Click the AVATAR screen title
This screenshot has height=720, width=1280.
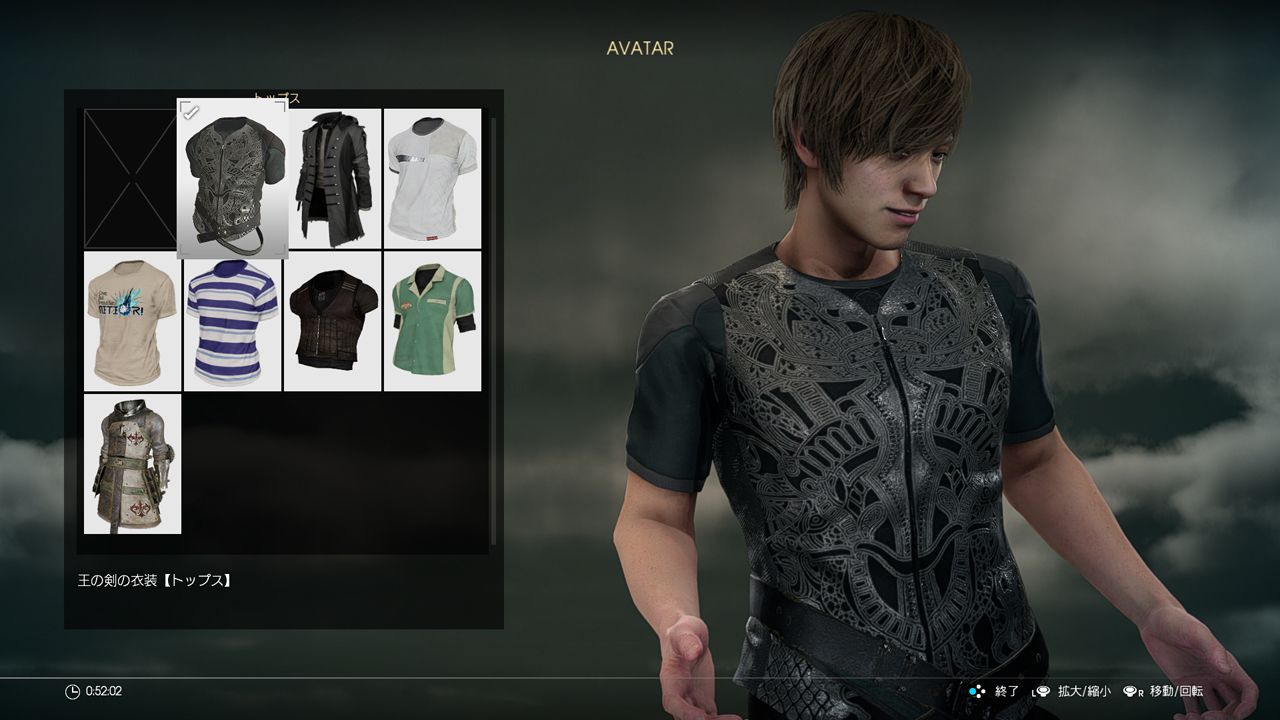(x=639, y=46)
